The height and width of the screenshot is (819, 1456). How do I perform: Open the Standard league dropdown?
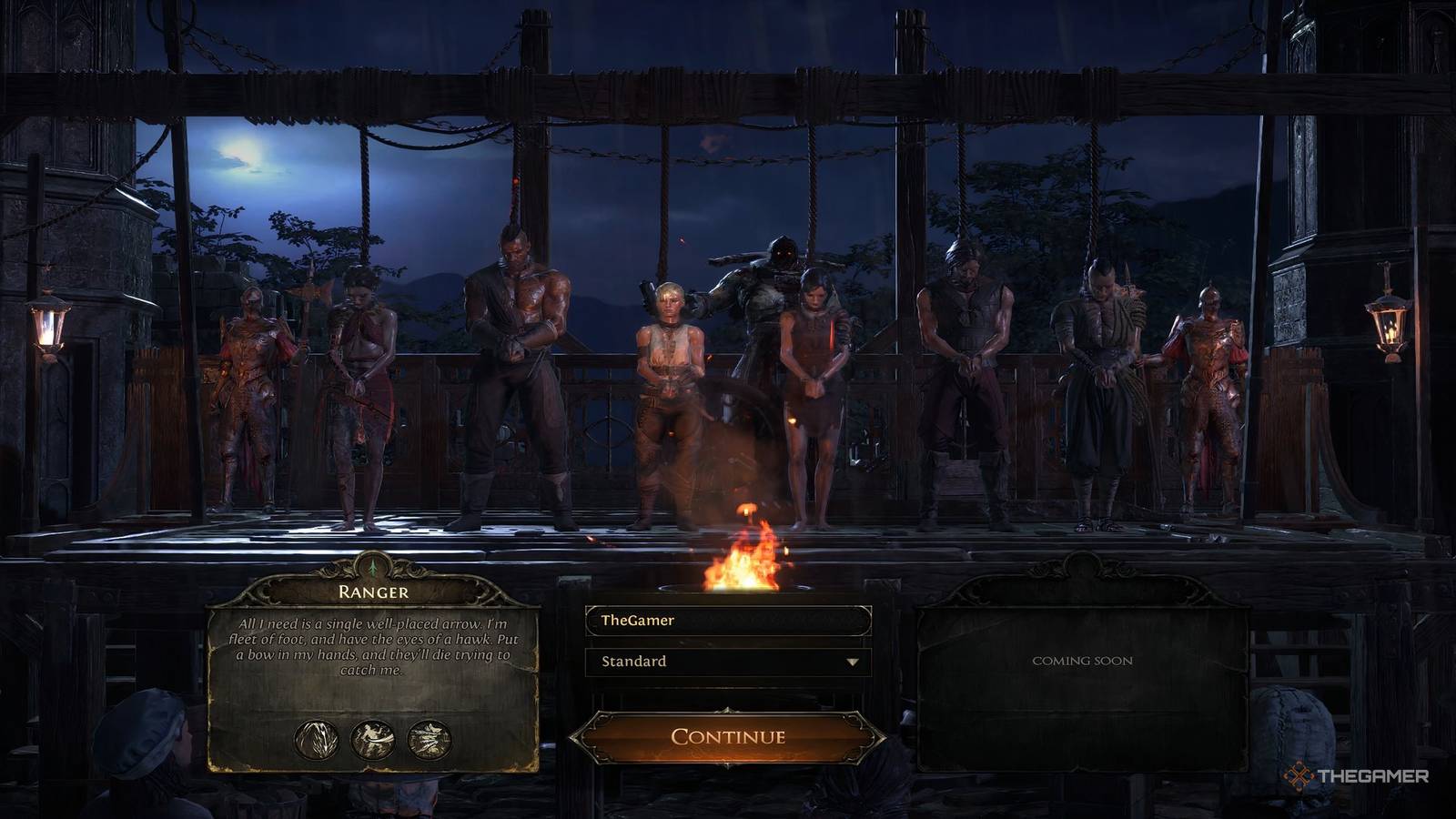(x=727, y=662)
